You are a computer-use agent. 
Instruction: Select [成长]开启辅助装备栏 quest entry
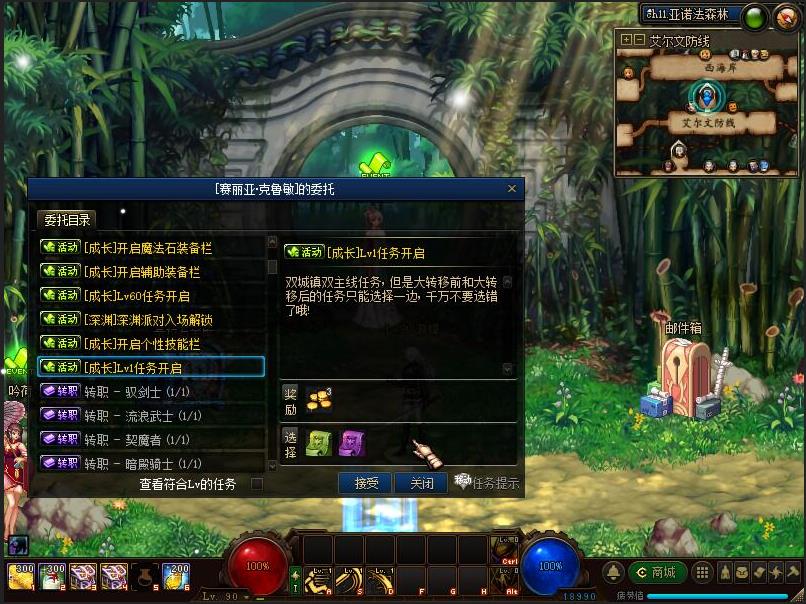[x=150, y=271]
